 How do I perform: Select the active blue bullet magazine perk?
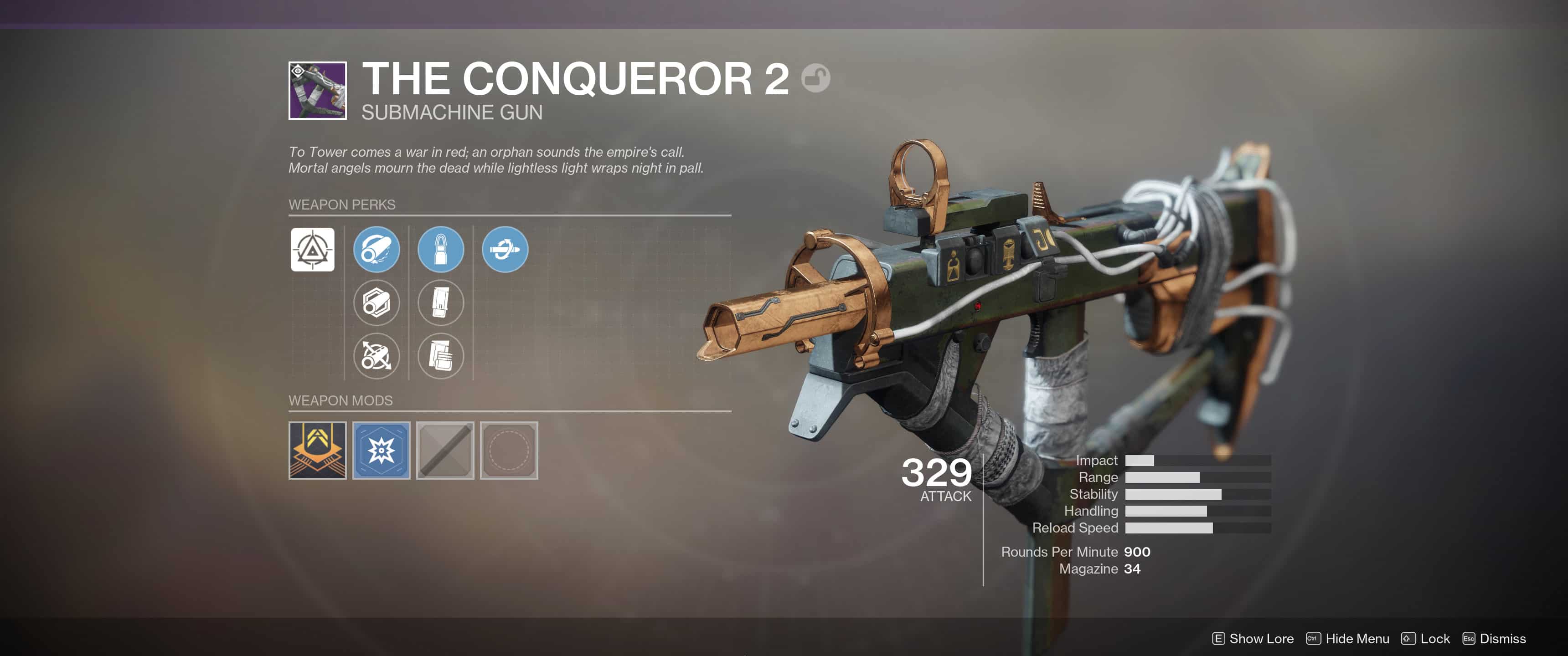pyautogui.click(x=441, y=250)
